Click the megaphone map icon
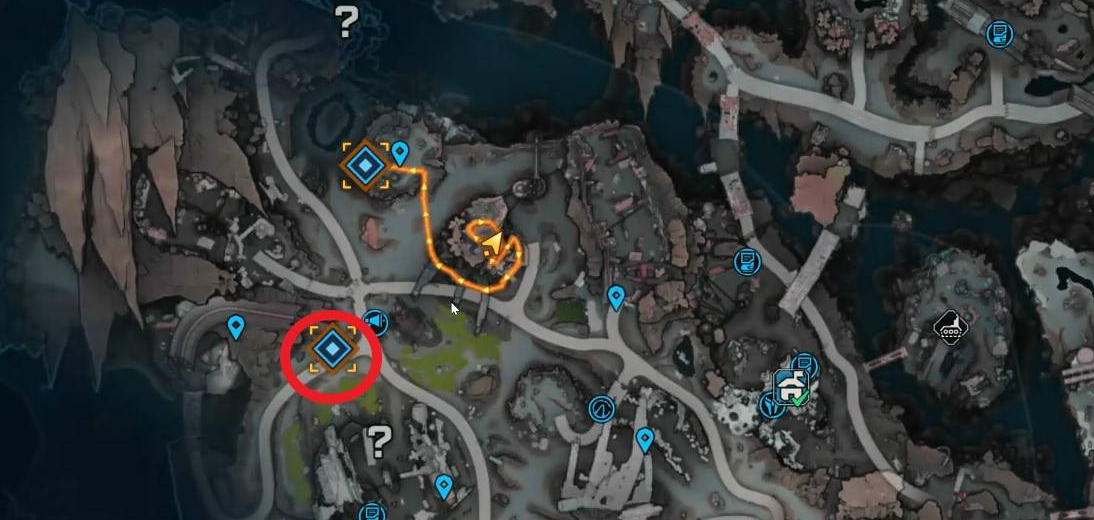This screenshot has height=520, width=1094. [x=375, y=321]
